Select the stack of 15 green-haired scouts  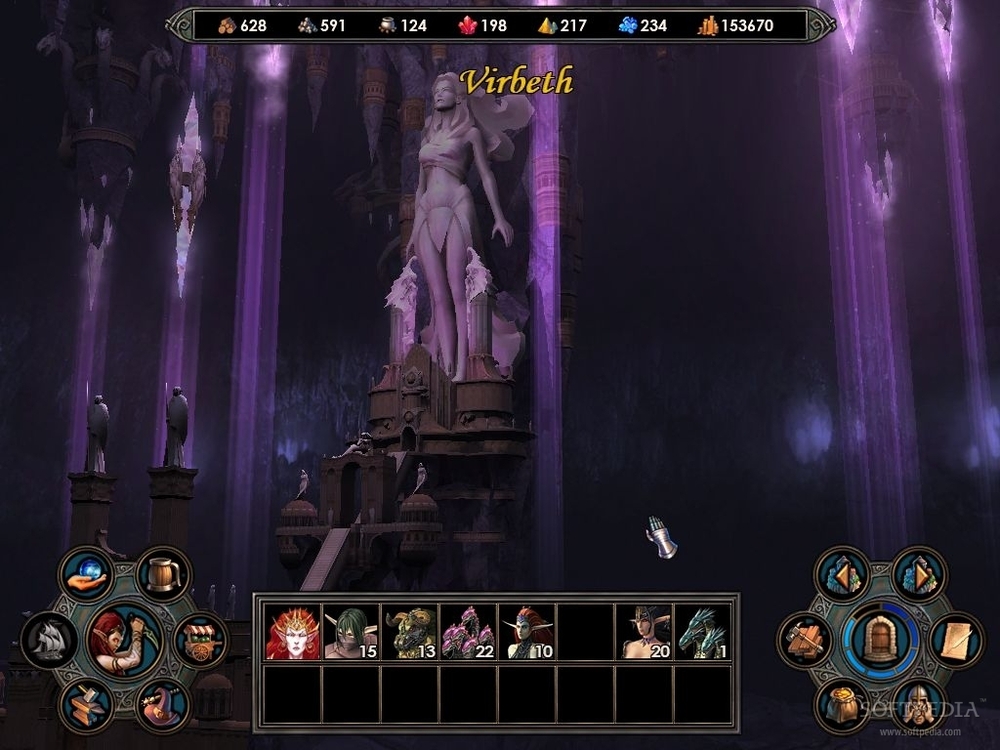click(x=351, y=632)
